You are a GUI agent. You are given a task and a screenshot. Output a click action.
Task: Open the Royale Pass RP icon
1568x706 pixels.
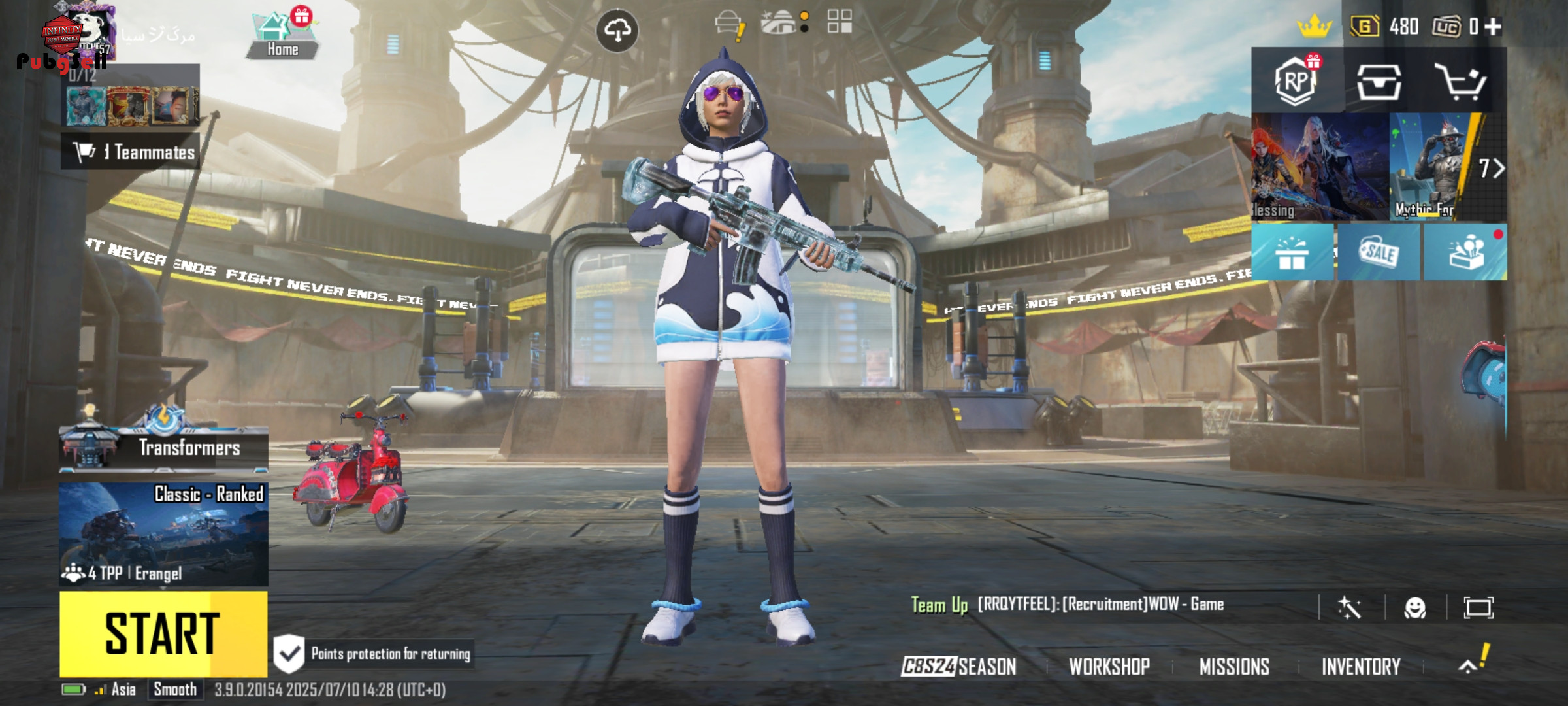point(1296,81)
